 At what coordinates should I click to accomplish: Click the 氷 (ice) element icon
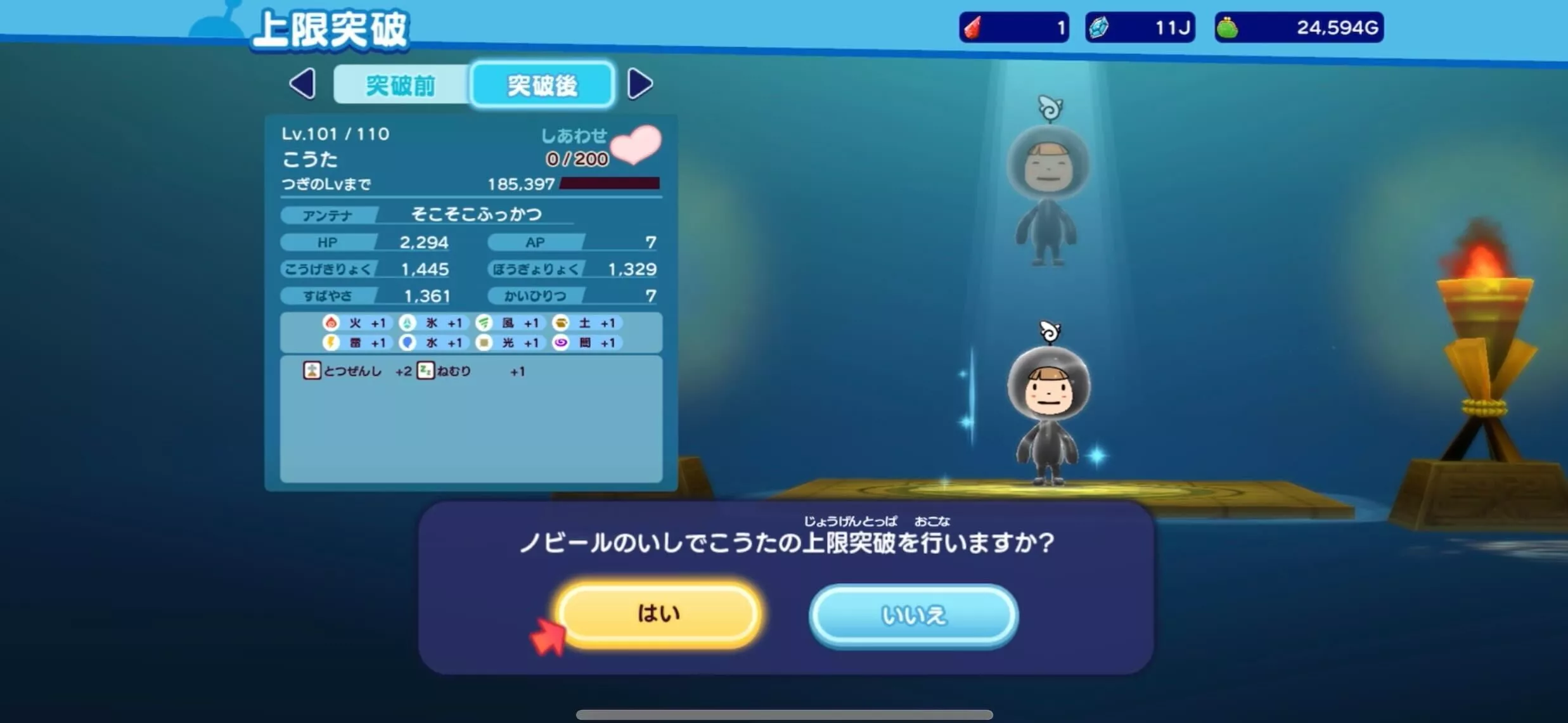[x=409, y=323]
